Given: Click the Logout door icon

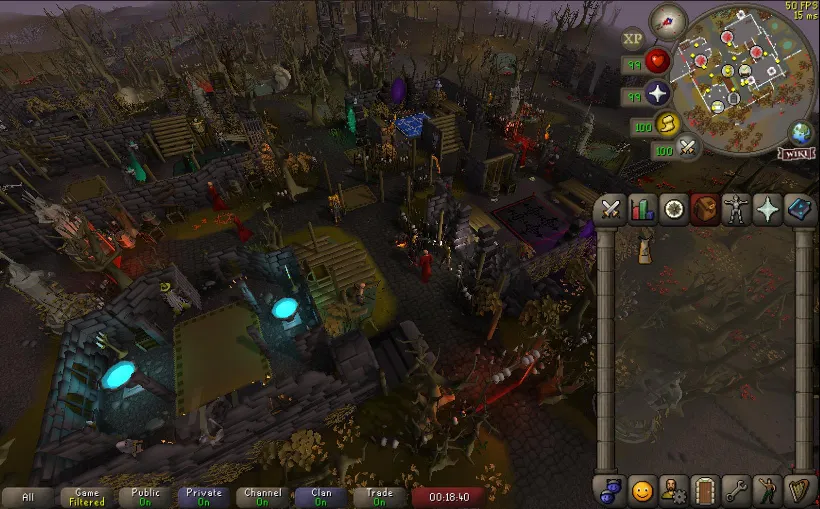Looking at the screenshot, I should [x=705, y=490].
